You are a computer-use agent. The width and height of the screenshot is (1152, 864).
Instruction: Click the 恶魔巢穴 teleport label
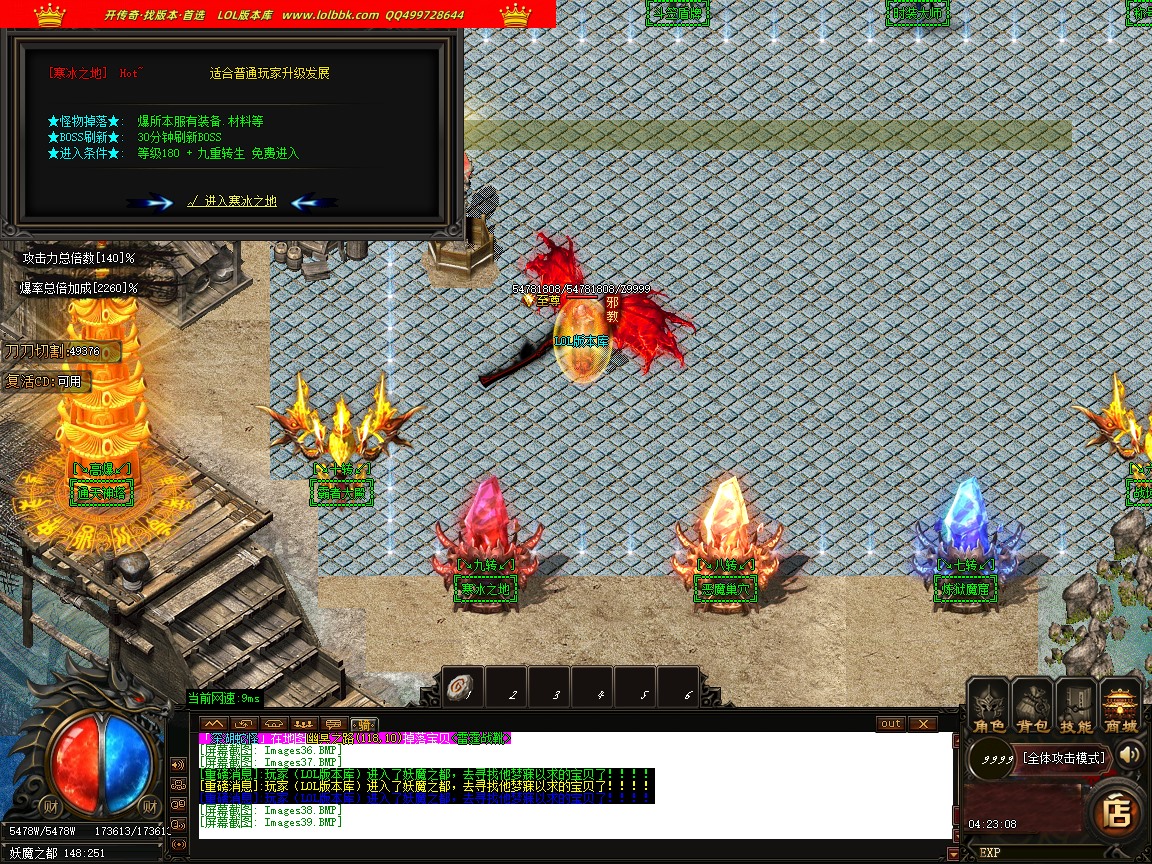726,589
